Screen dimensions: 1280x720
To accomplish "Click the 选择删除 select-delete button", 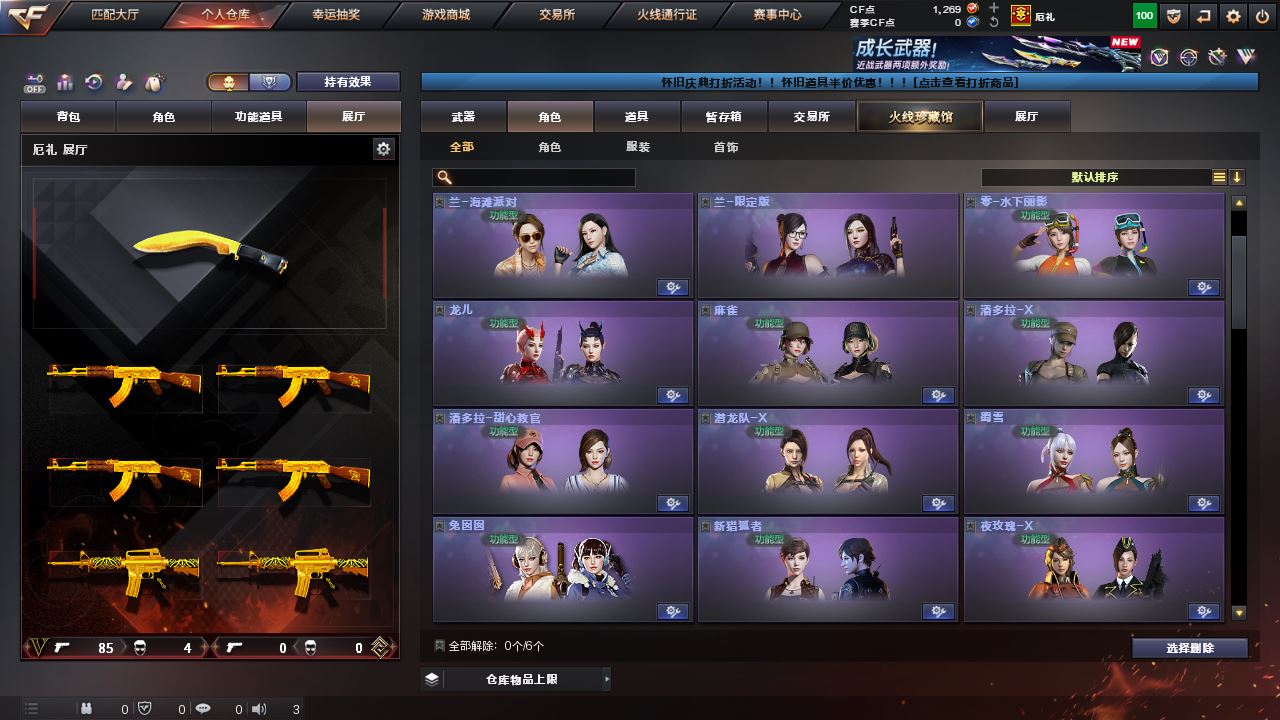I will [x=1189, y=648].
